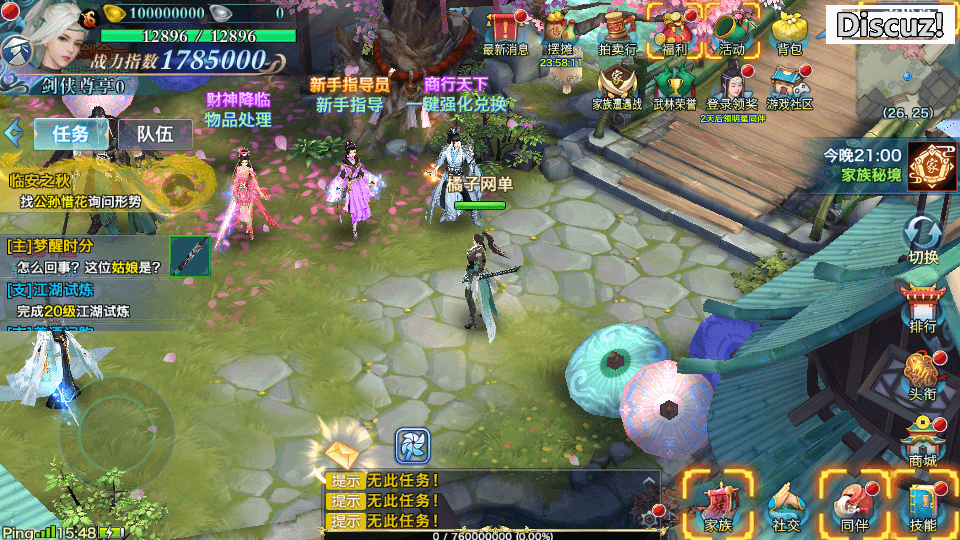Open the 技能 skills menu
Image resolution: width=960 pixels, height=540 pixels.
click(x=923, y=503)
